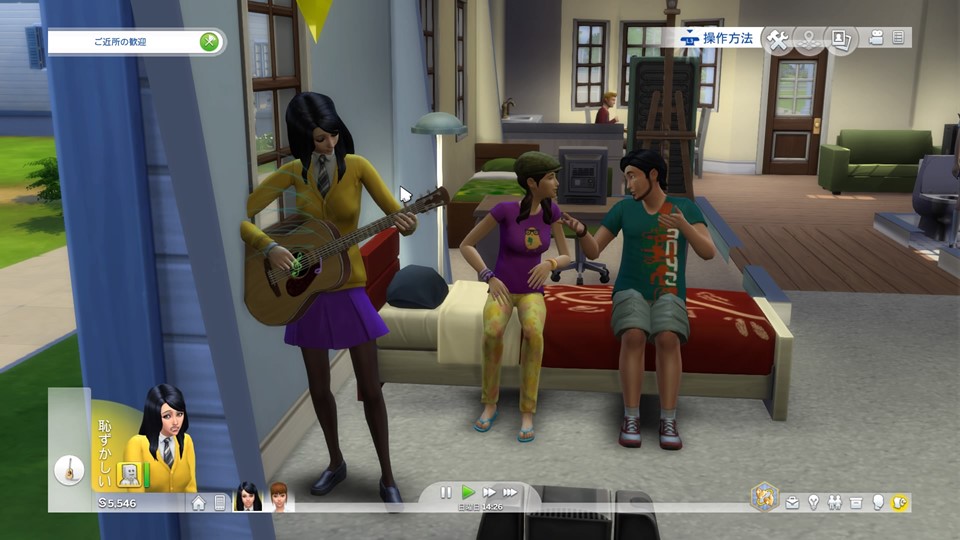Dismiss the ご近所の歓迎 notification

pyautogui.click(x=209, y=42)
